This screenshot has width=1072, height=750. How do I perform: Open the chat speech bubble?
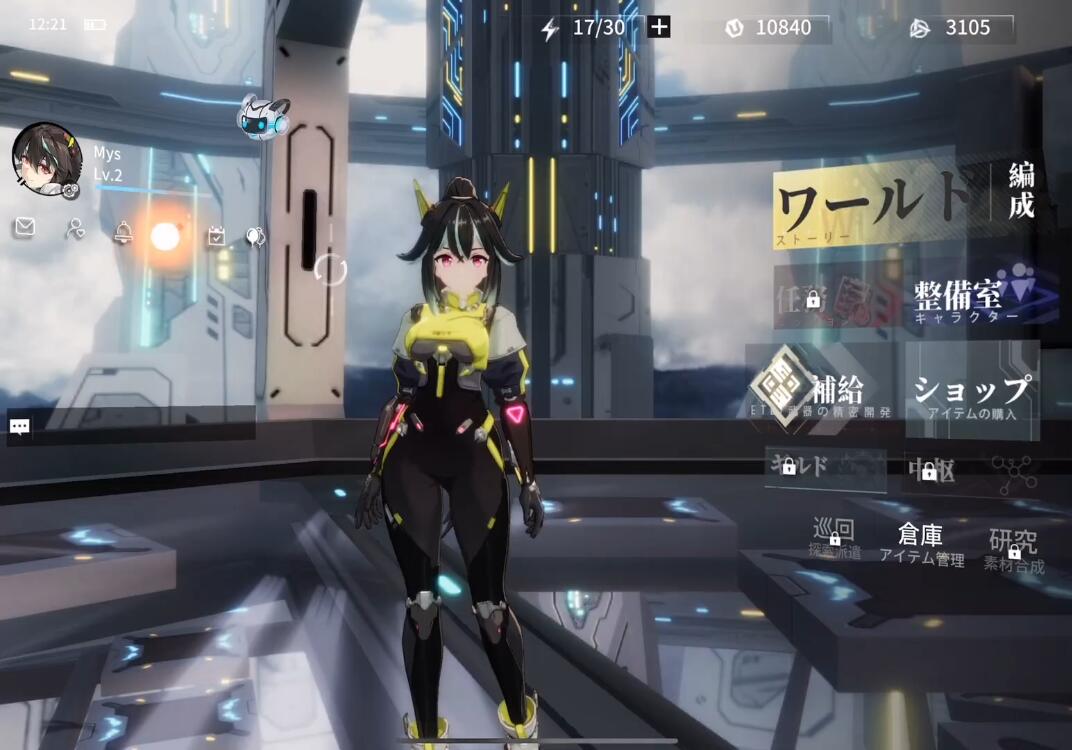(x=20, y=427)
